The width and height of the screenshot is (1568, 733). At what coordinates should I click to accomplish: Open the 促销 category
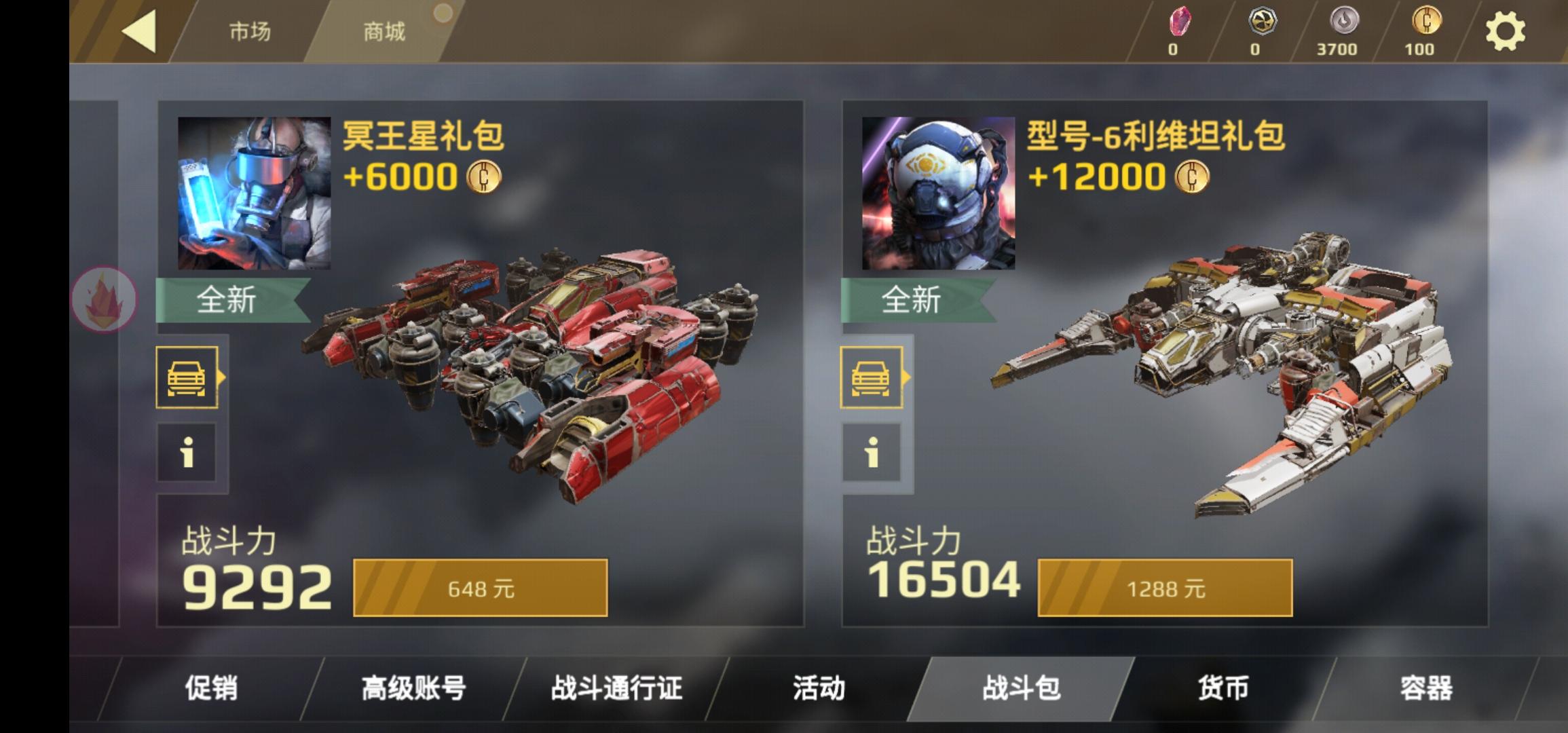211,688
